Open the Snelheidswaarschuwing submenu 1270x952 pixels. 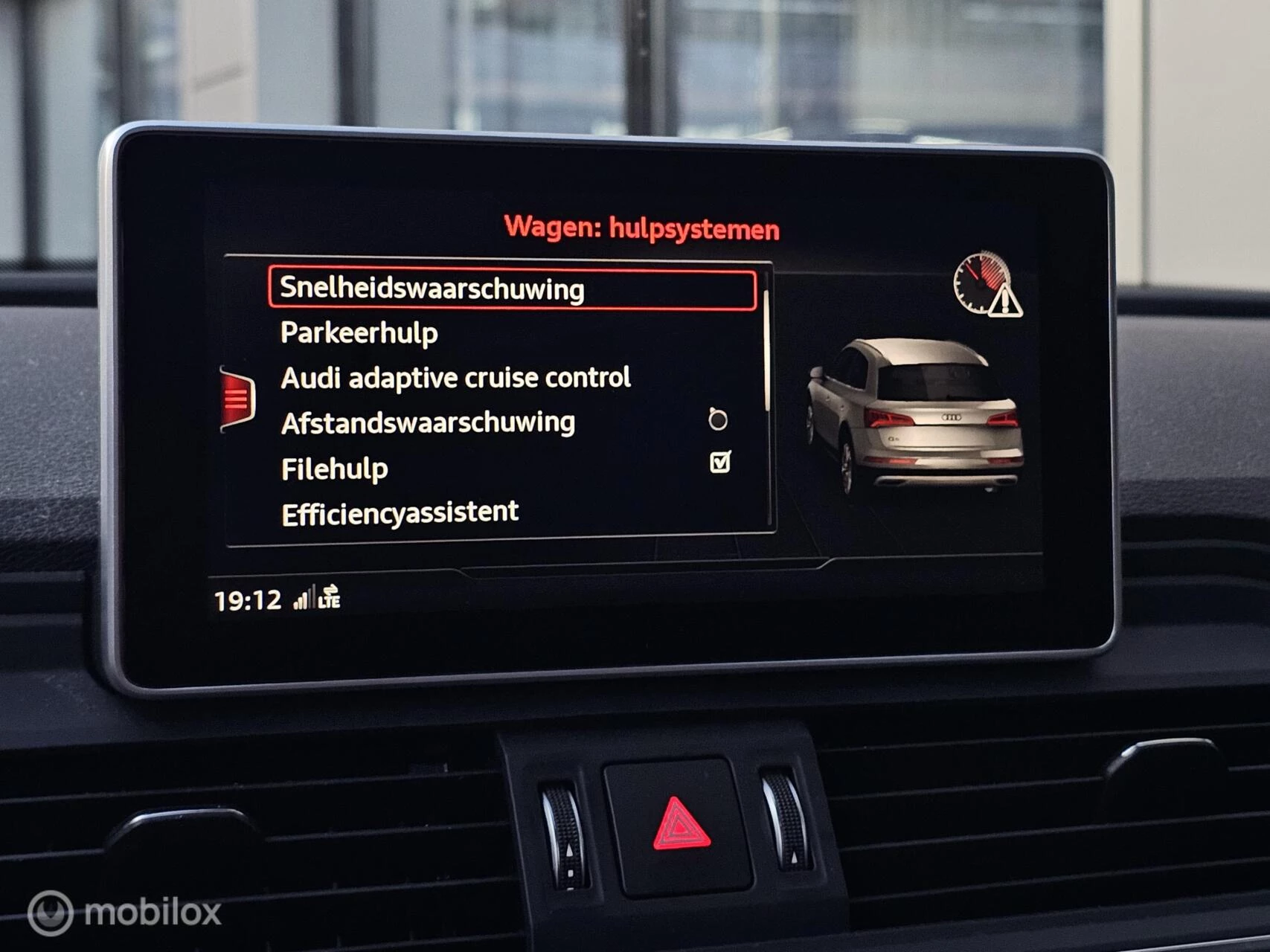point(432,289)
